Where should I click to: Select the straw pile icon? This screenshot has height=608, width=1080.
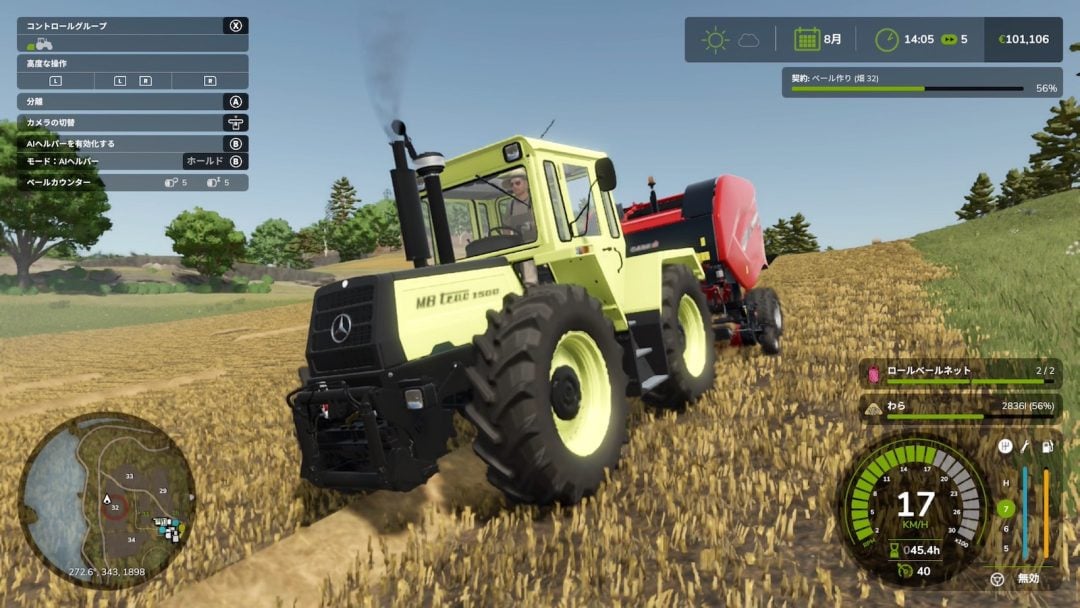point(873,408)
